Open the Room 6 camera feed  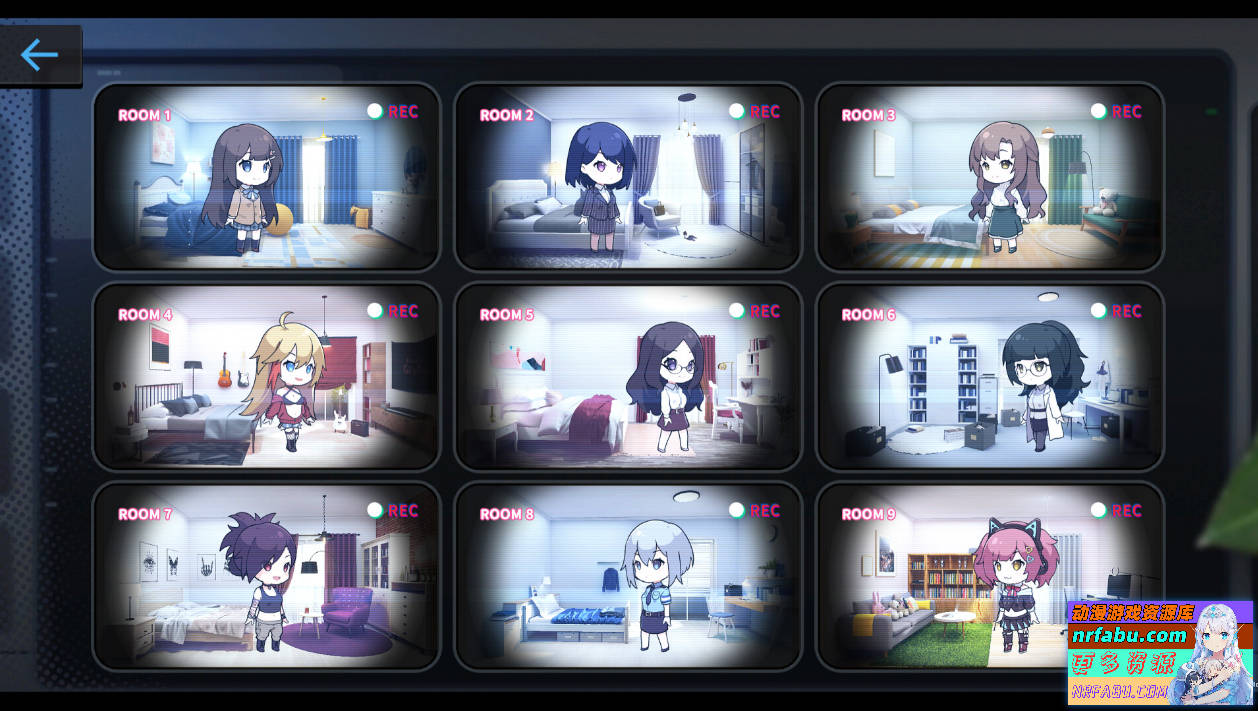(990, 376)
